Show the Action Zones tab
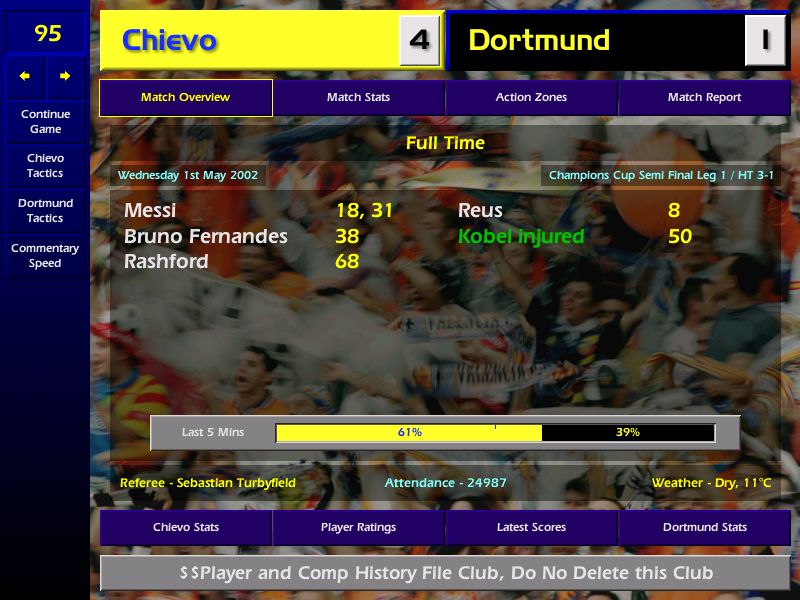 point(531,98)
